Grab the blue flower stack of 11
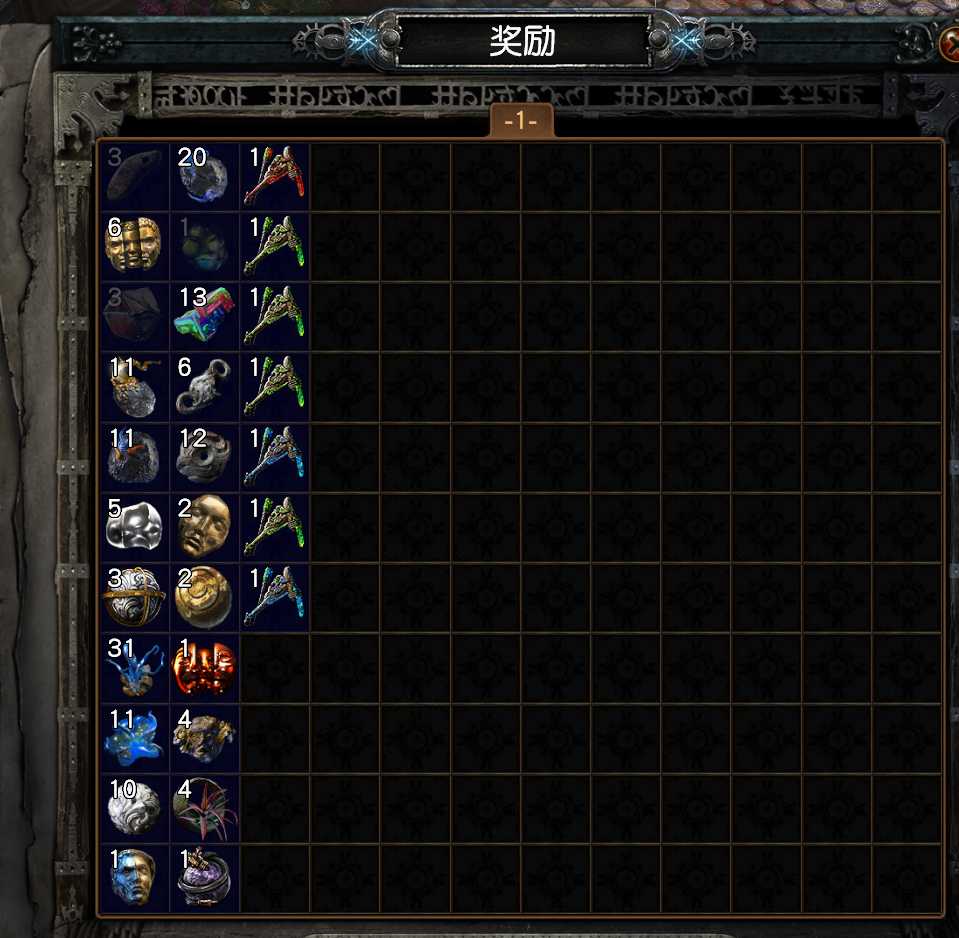This screenshot has height=938, width=959. [134, 737]
